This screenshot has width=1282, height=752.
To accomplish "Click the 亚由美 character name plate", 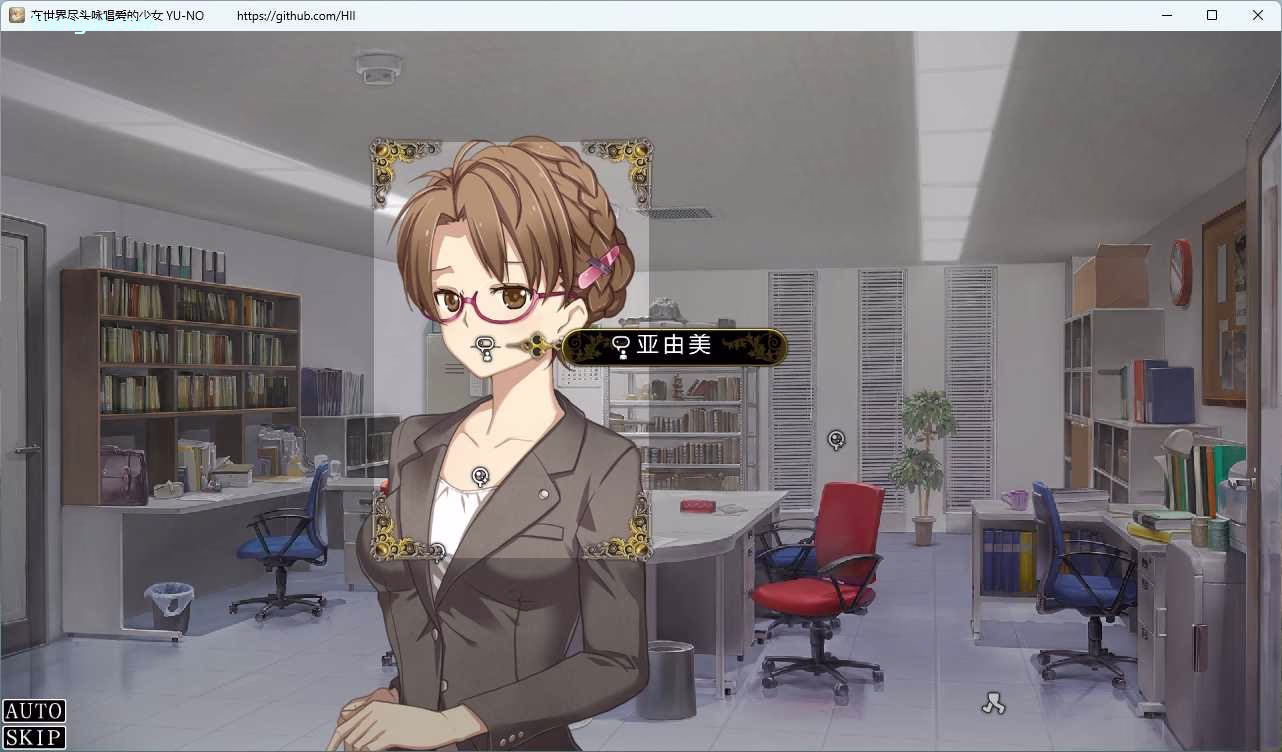I will point(673,346).
